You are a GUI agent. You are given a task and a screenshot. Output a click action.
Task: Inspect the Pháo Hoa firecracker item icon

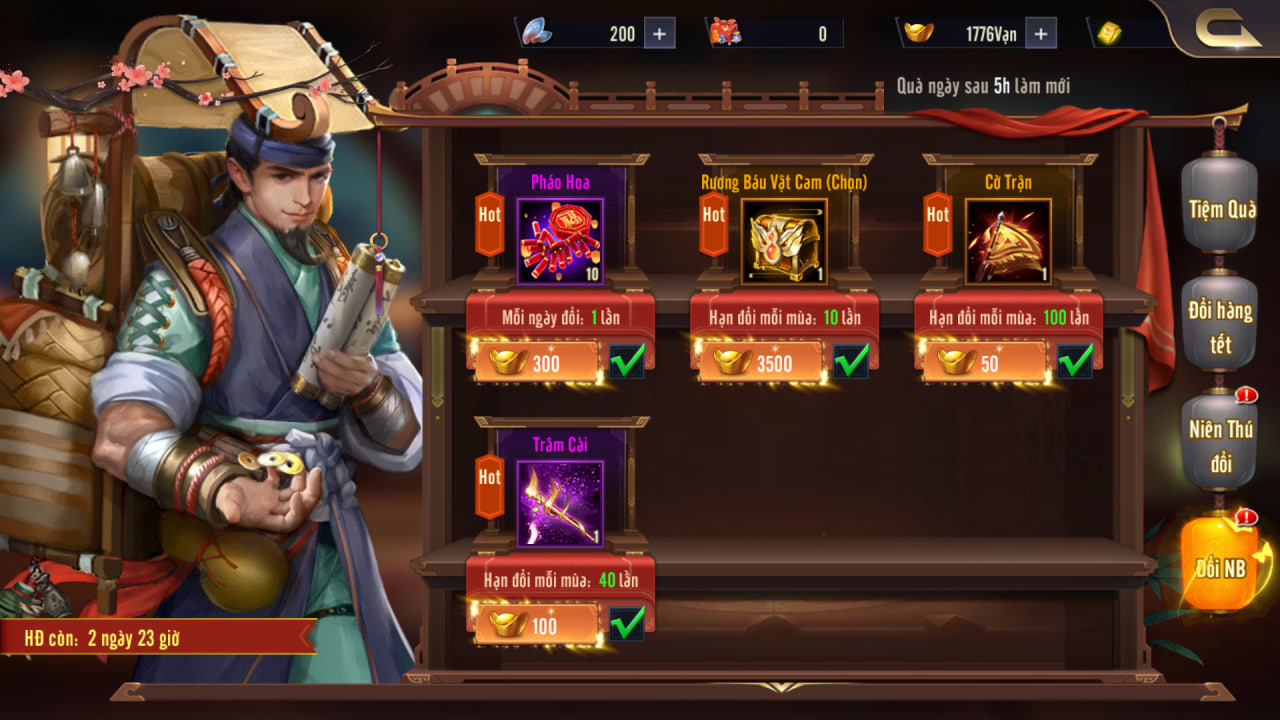click(x=560, y=241)
